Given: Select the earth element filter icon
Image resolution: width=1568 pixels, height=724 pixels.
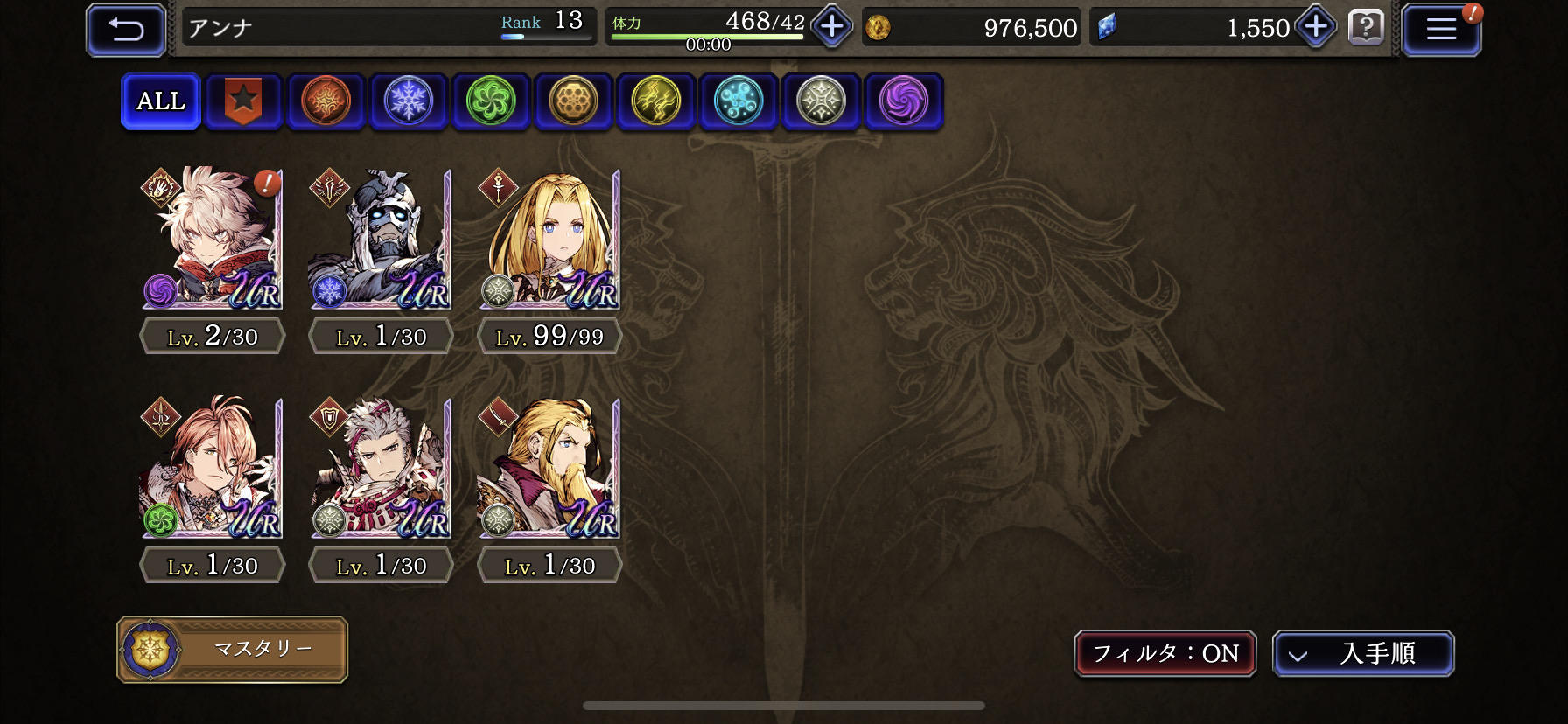Looking at the screenshot, I should pos(573,101).
